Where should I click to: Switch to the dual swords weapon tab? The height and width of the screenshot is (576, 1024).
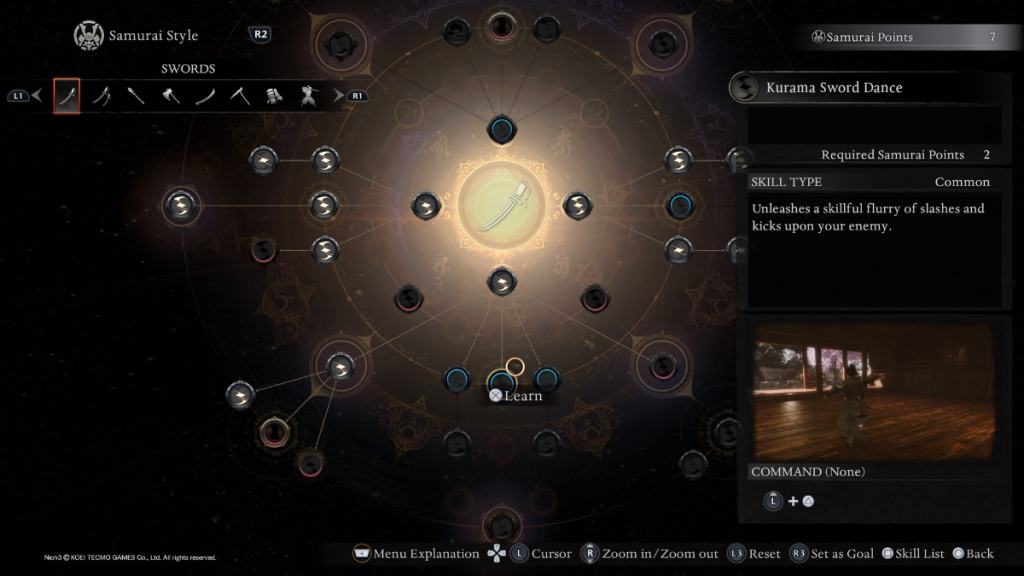coord(102,96)
